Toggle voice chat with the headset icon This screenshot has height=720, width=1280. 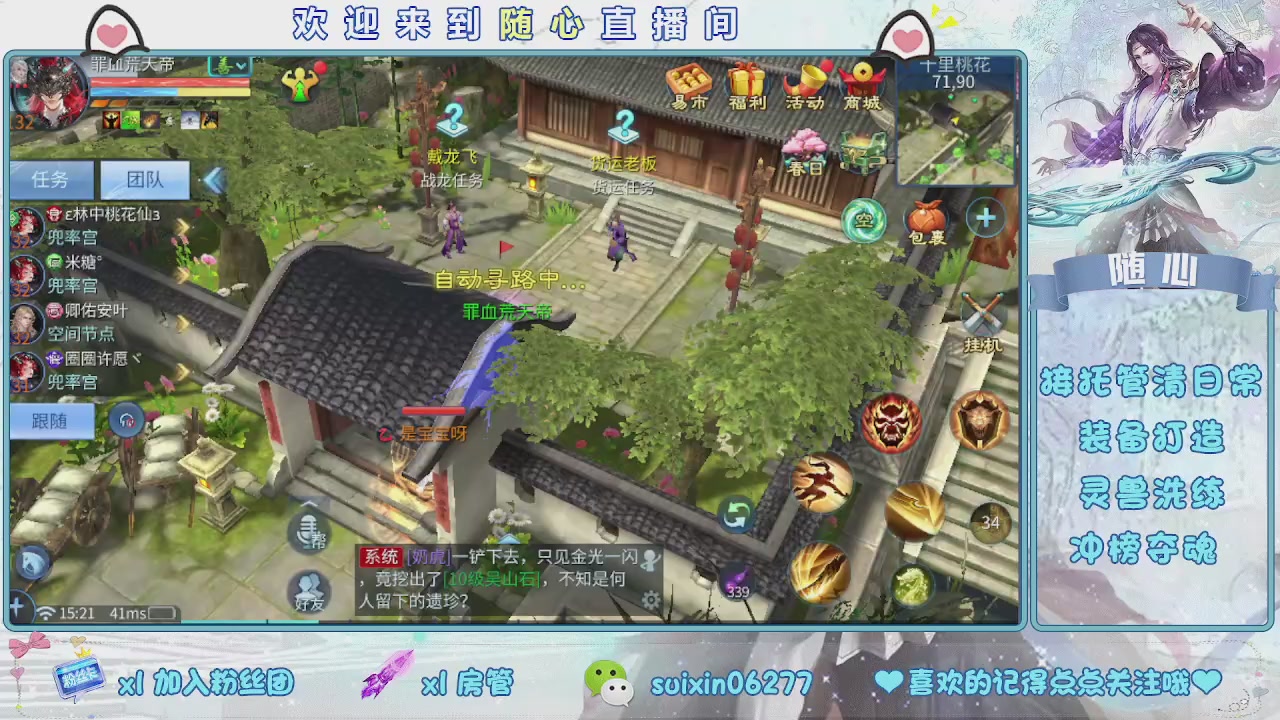coord(127,420)
